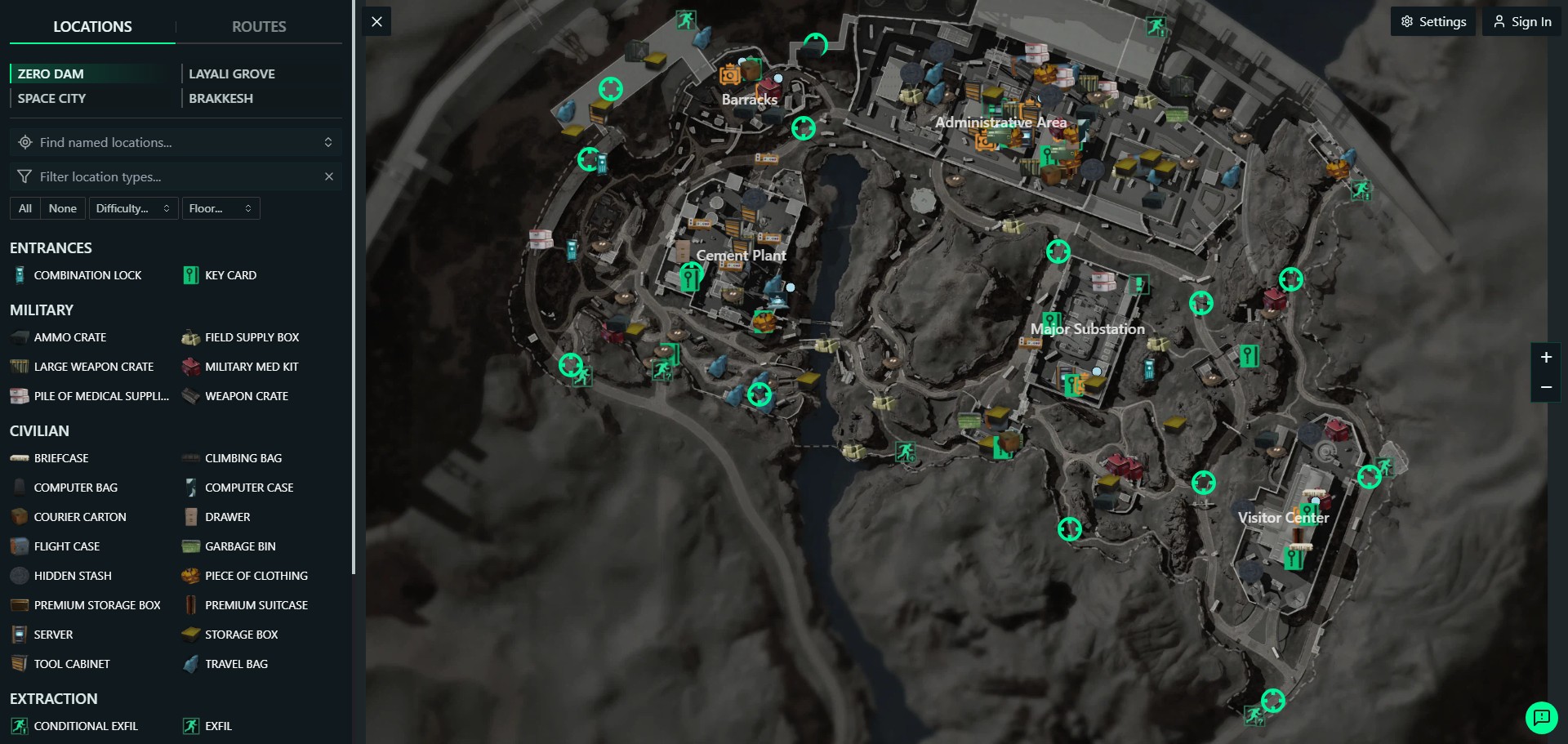Click the Hidden Stash icon under Civilian
This screenshot has height=744, width=1568.
pos(19,576)
